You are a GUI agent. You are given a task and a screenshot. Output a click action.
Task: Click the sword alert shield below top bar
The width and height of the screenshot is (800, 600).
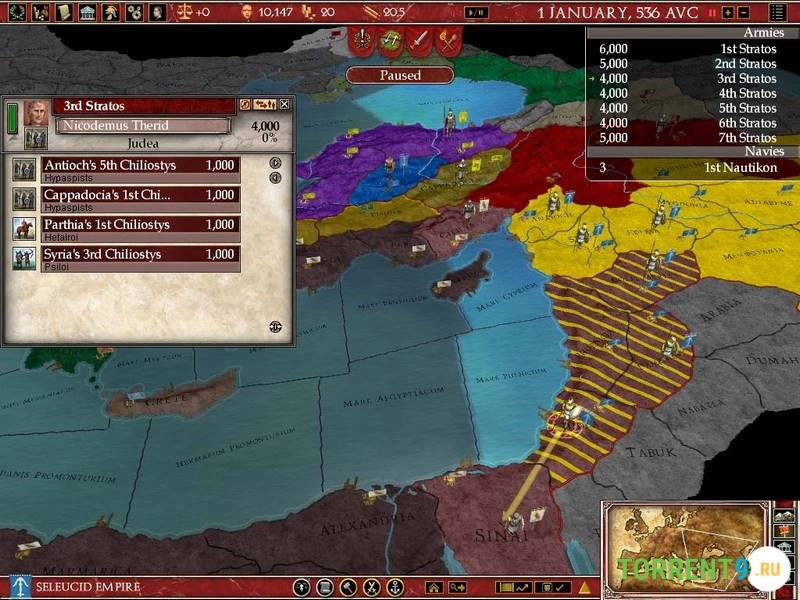coord(419,42)
